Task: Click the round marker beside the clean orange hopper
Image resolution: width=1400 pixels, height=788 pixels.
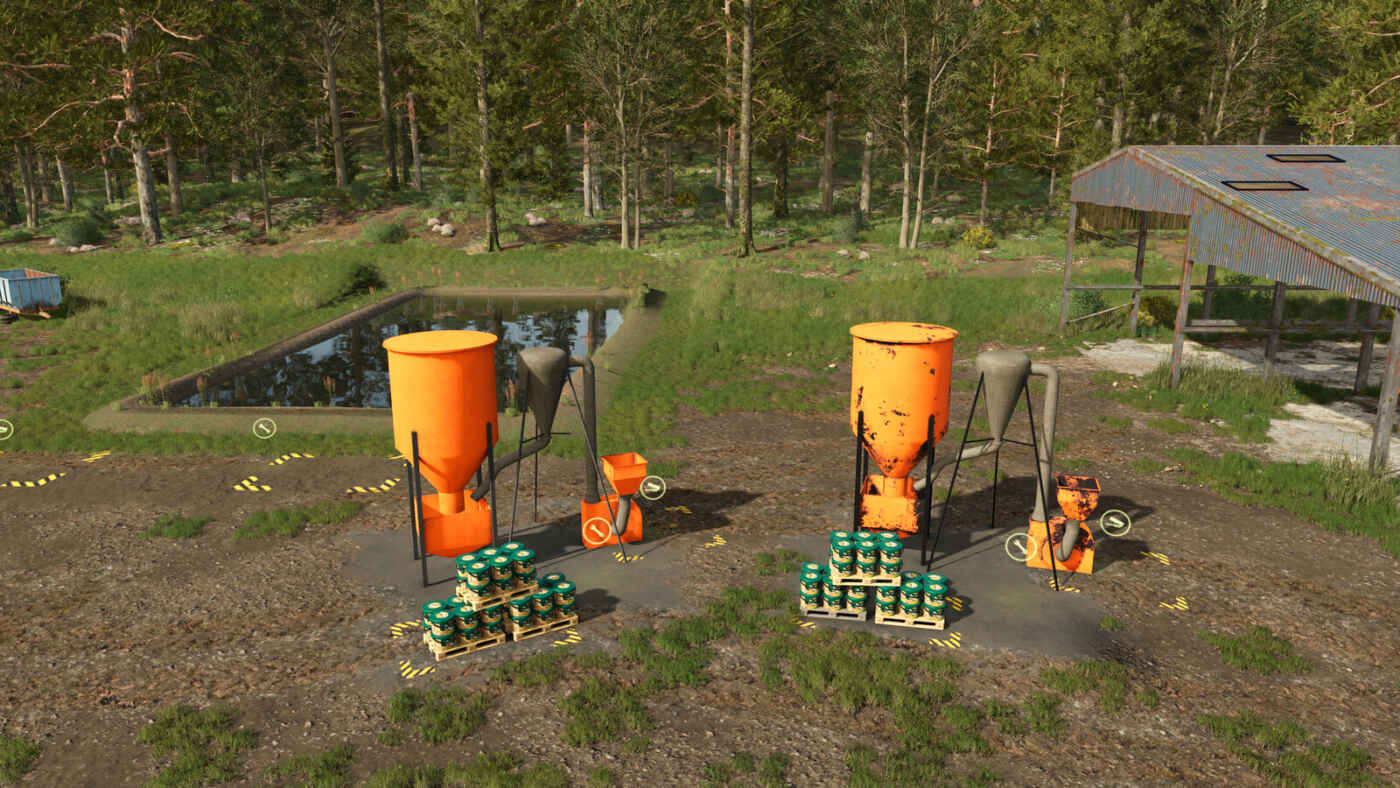Action: [x=652, y=487]
